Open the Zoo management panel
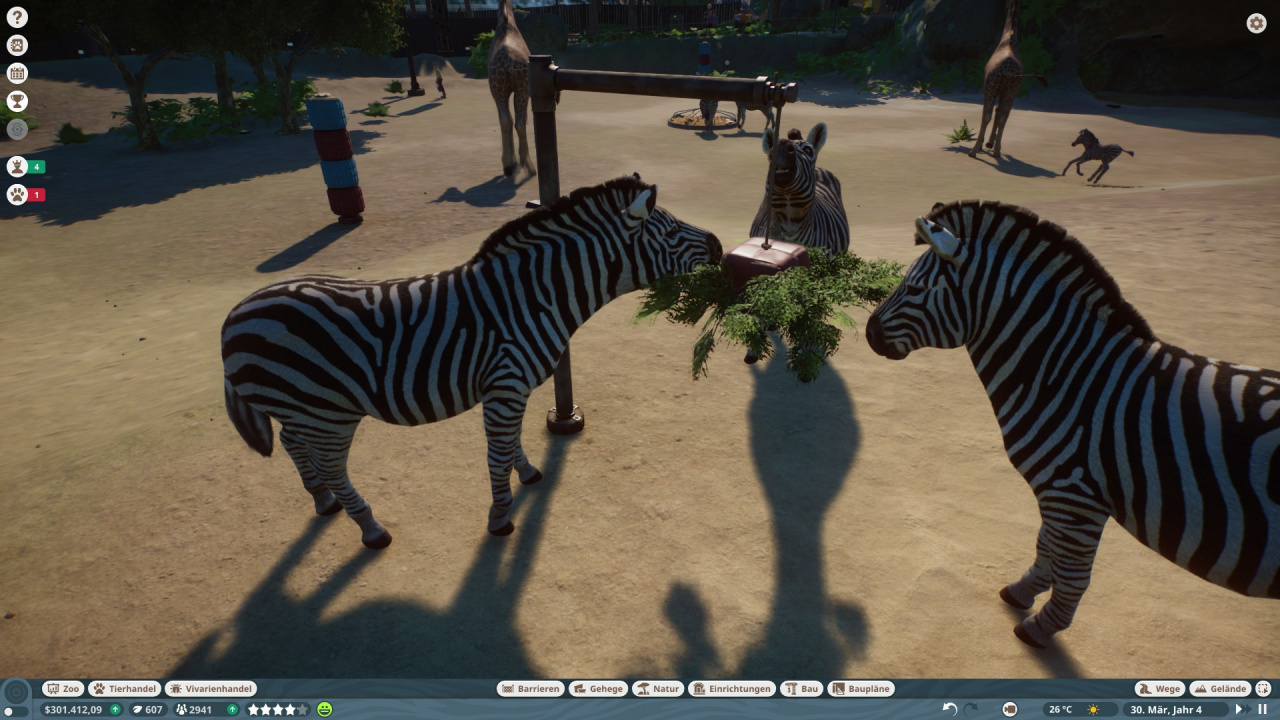Screen dimensions: 1280x720 [x=63, y=688]
